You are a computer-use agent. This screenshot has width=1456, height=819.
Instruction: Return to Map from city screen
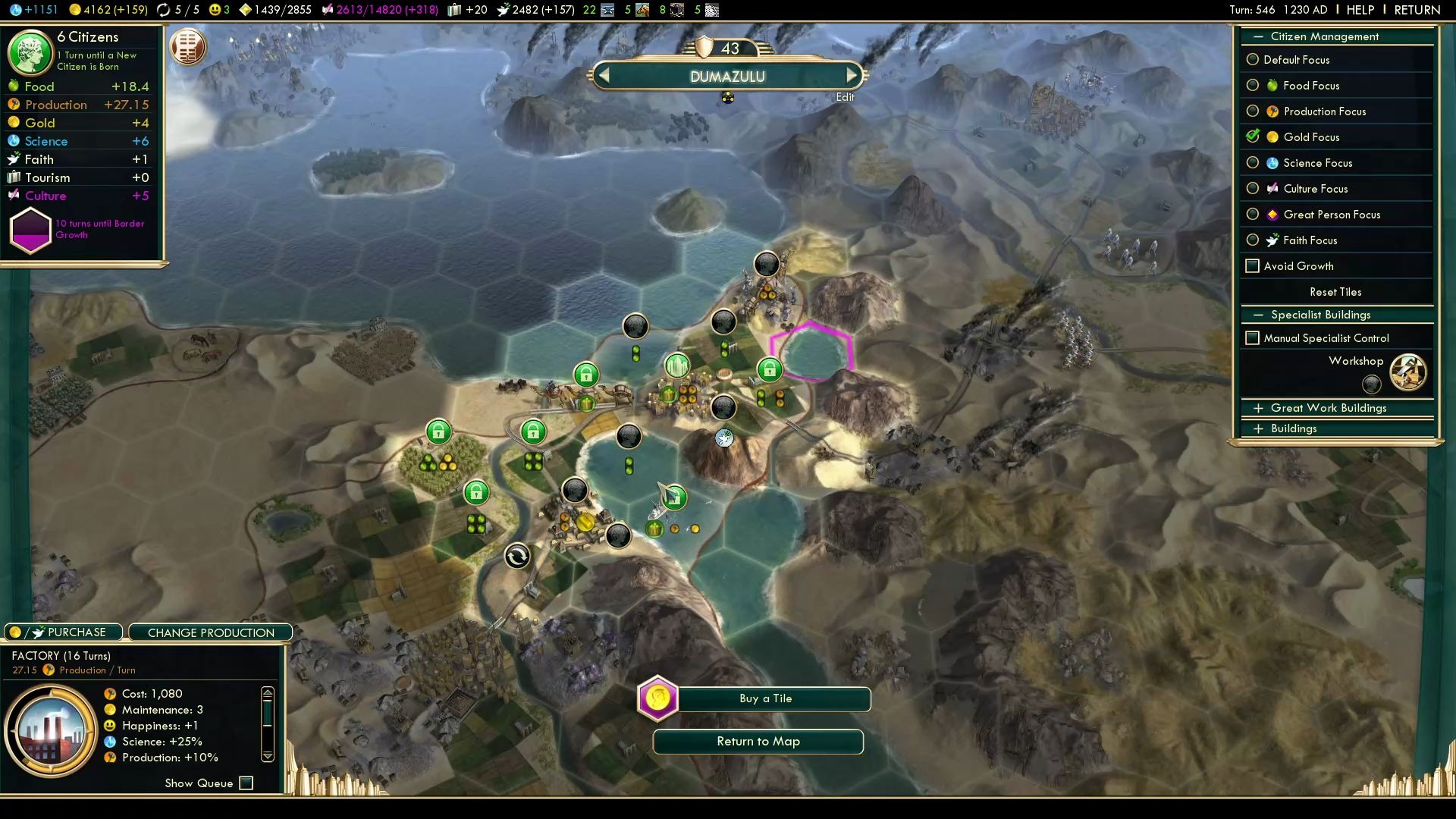[x=758, y=742]
